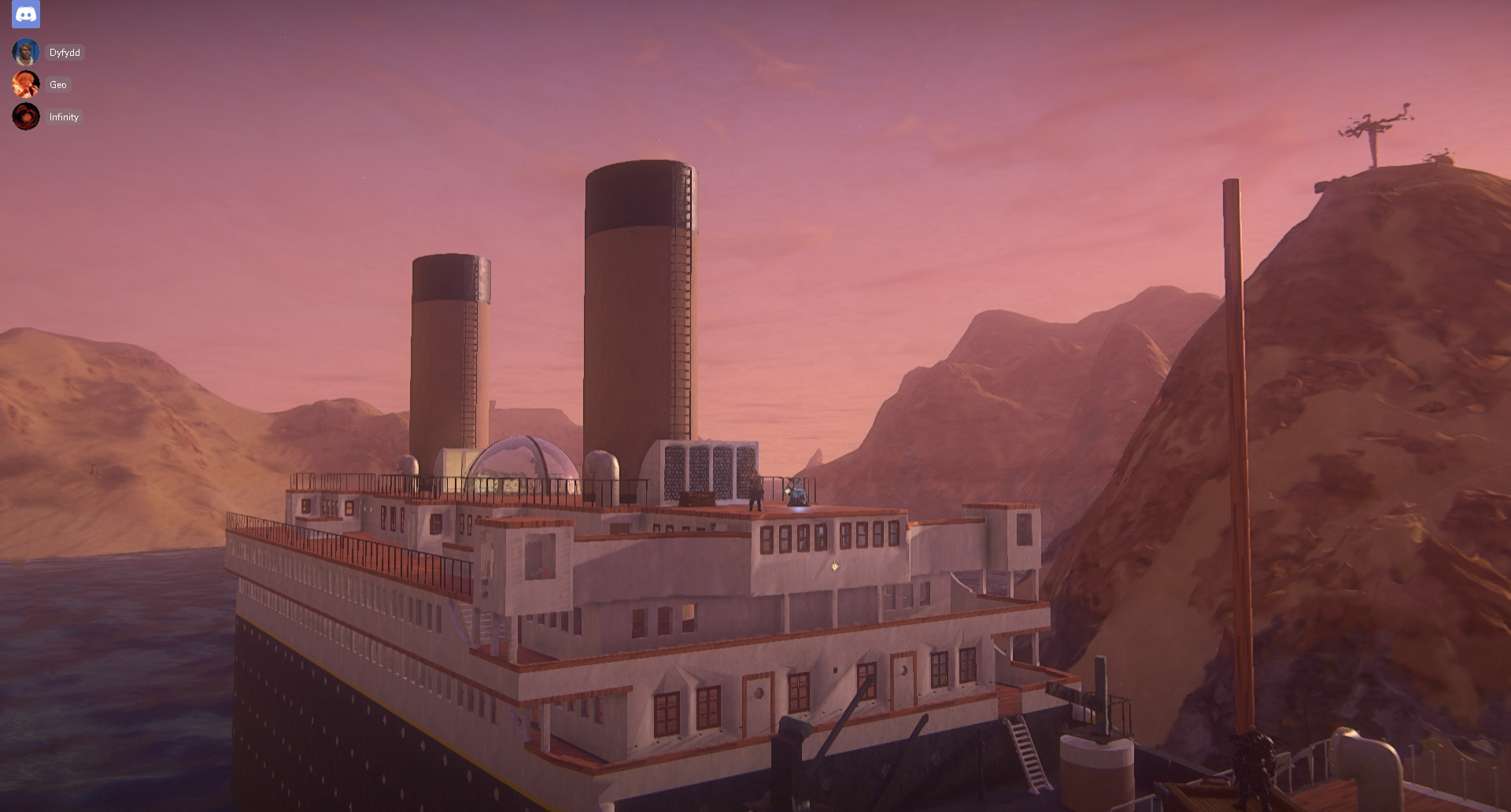The height and width of the screenshot is (812, 1511).
Task: Select Infinity in the voice overlay
Action: [x=63, y=117]
